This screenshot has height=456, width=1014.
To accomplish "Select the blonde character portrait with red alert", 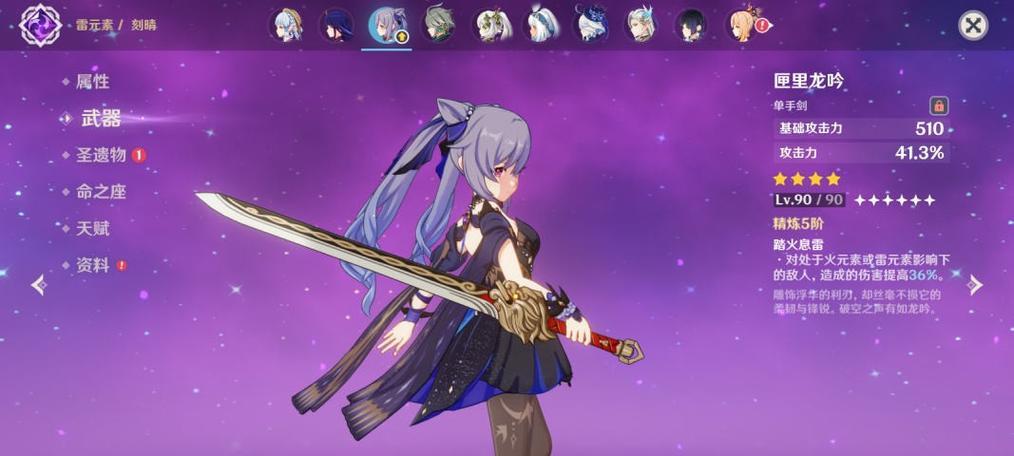I will tap(742, 24).
